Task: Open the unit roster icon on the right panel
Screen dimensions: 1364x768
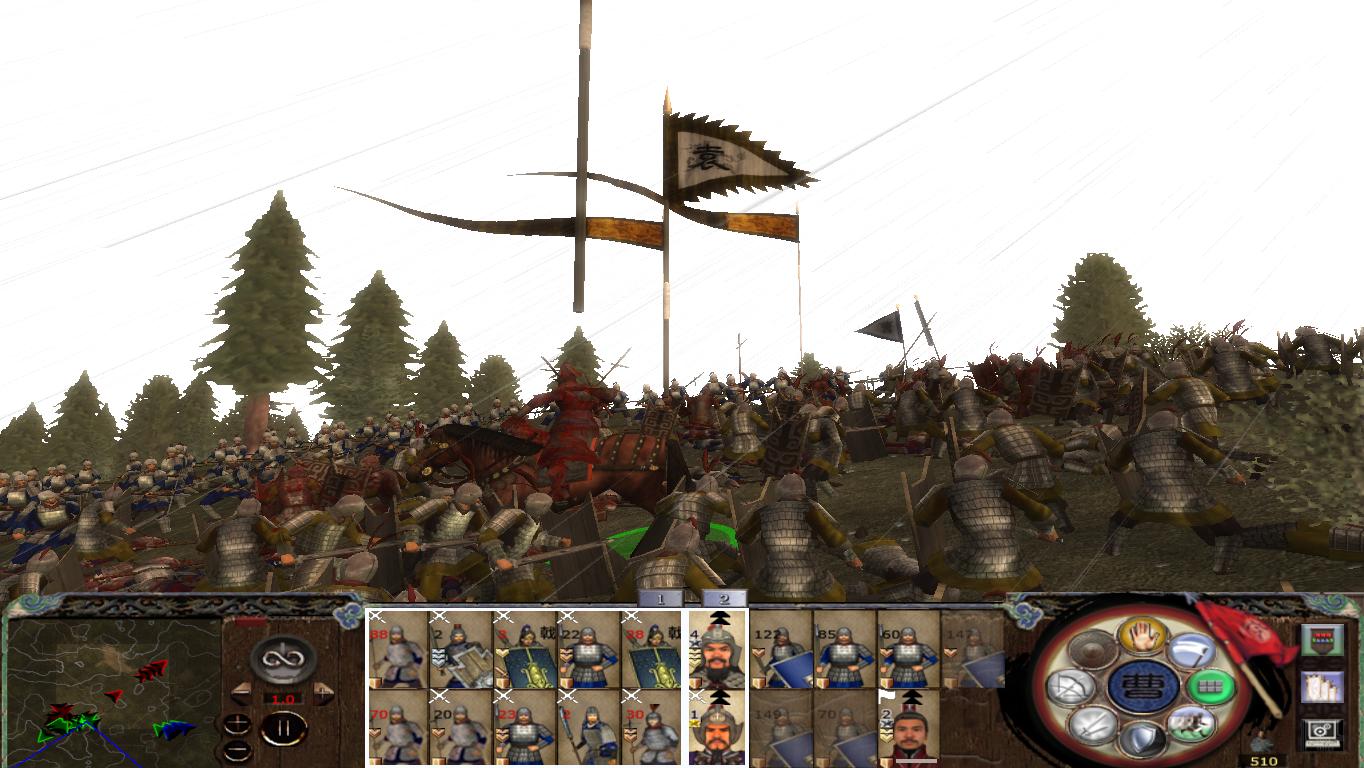Action: coord(1323,639)
